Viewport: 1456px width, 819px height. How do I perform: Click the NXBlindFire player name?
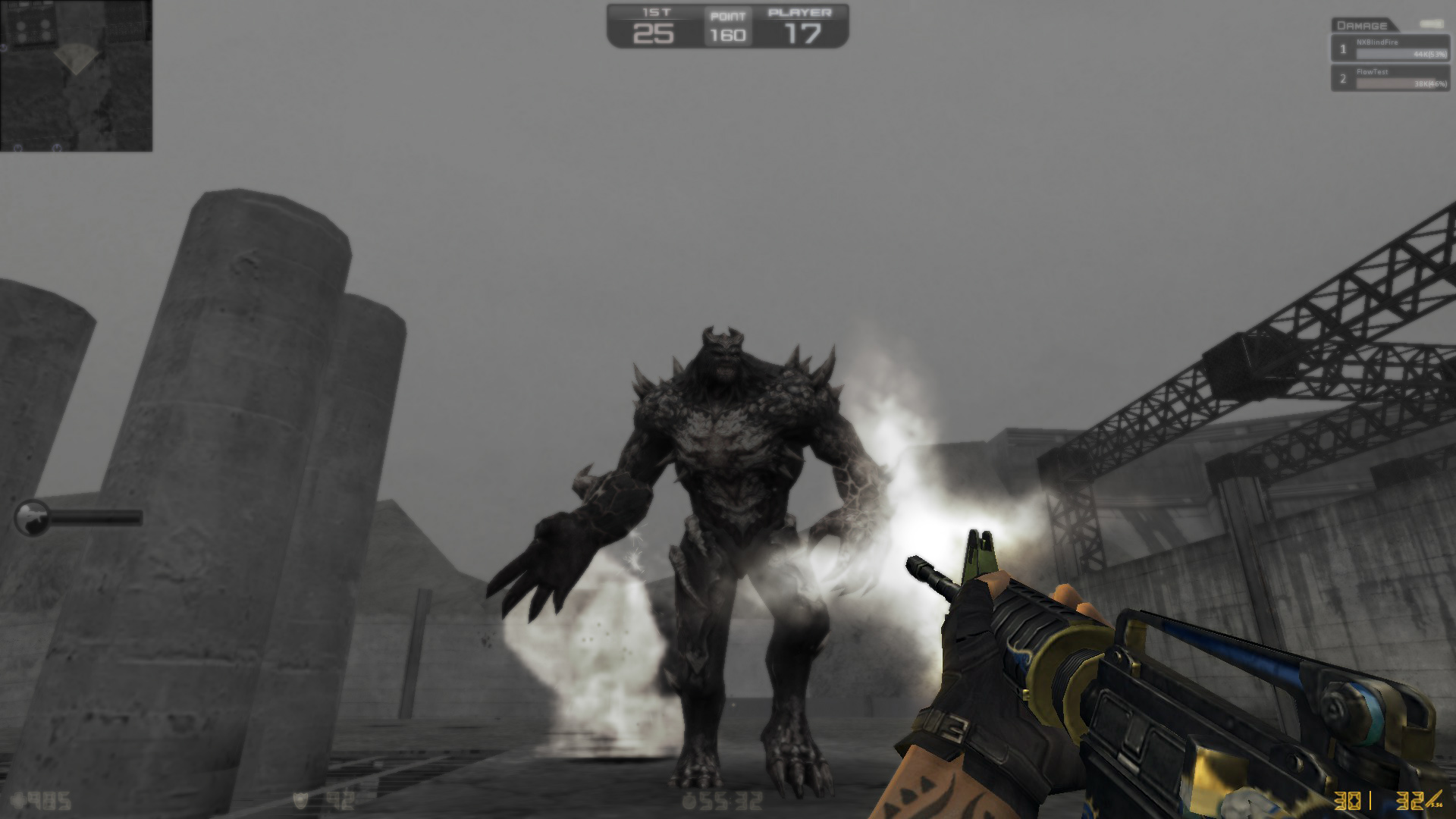tap(1378, 42)
